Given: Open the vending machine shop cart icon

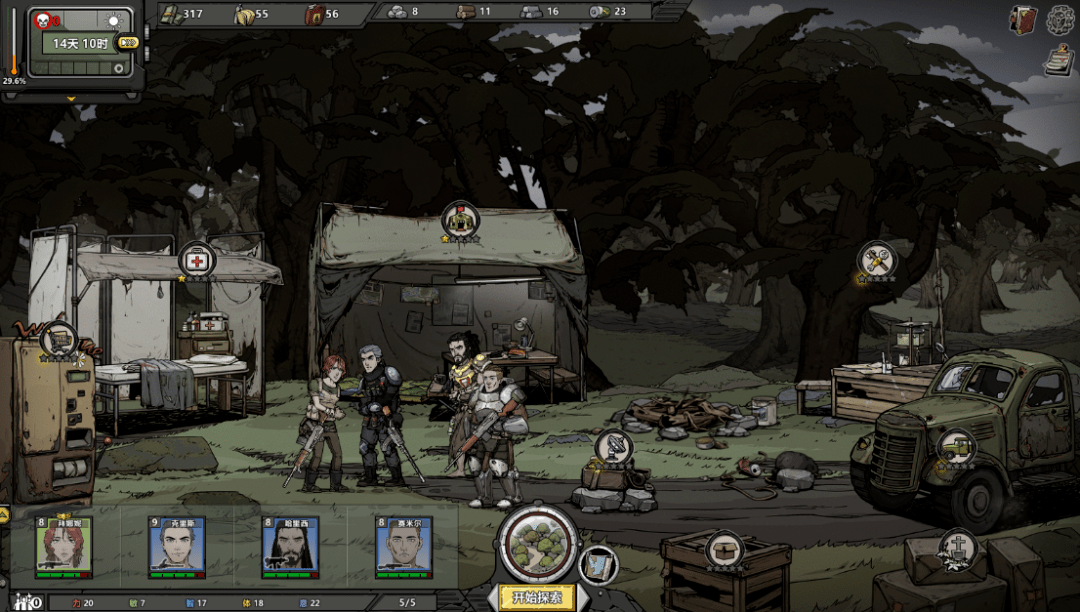Looking at the screenshot, I should (59, 338).
